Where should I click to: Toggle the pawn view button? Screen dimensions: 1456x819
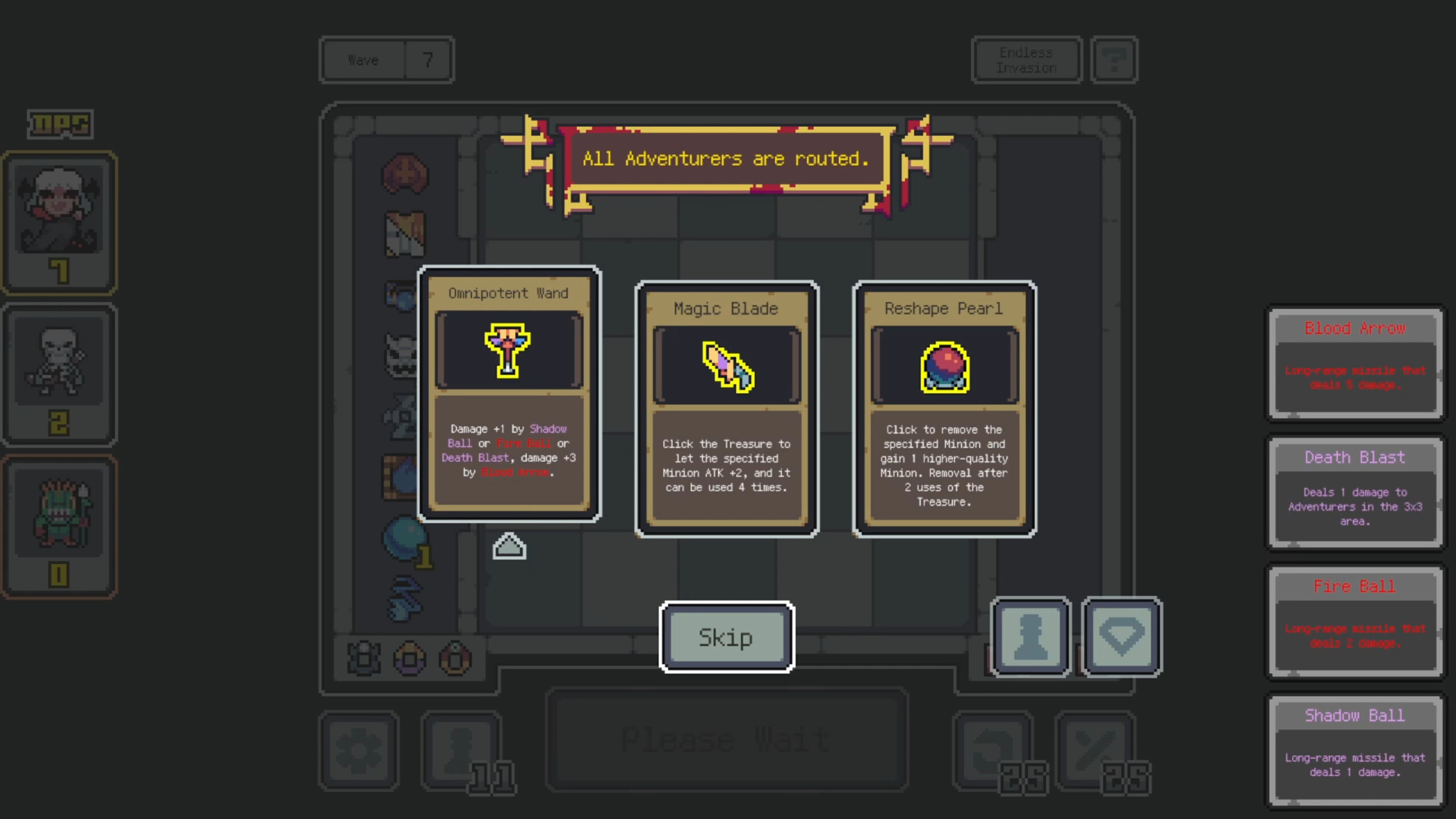click(x=1029, y=636)
